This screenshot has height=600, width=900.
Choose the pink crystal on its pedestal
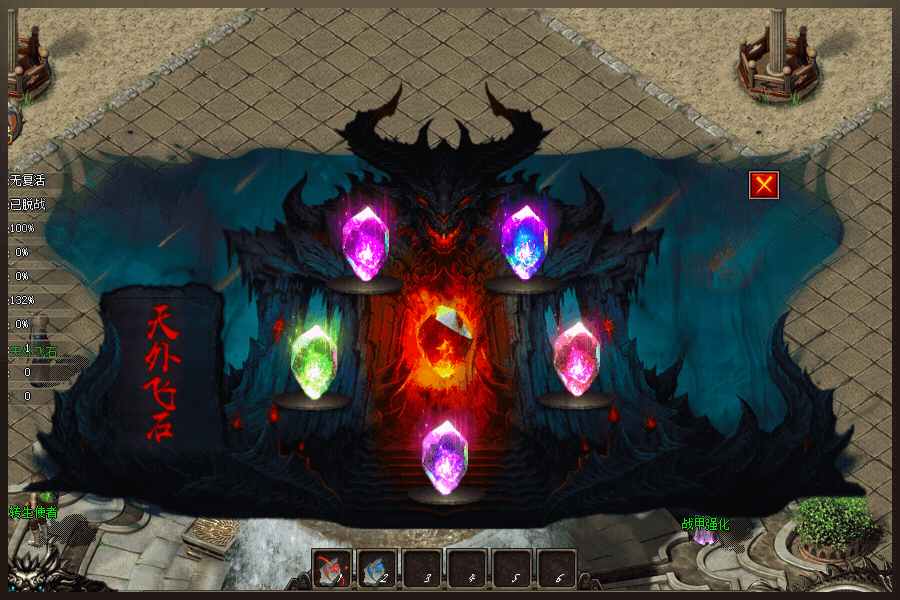[577, 358]
